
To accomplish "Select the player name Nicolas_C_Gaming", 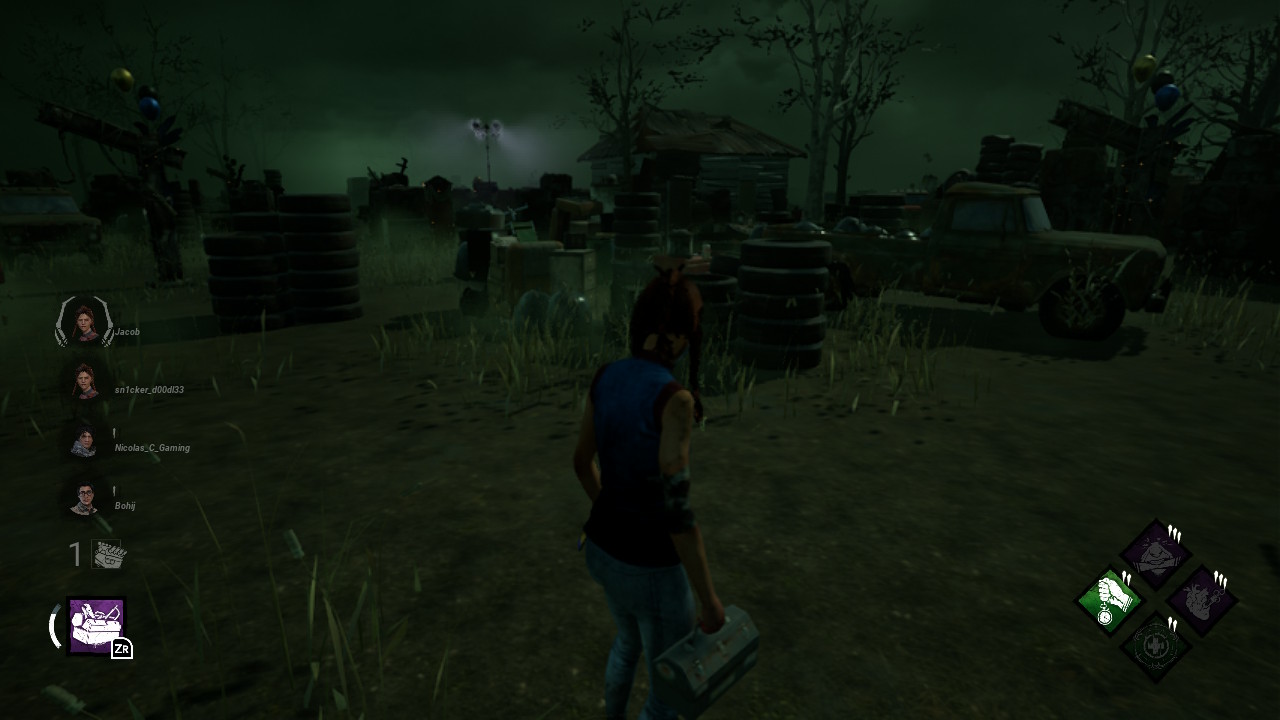I will [152, 449].
